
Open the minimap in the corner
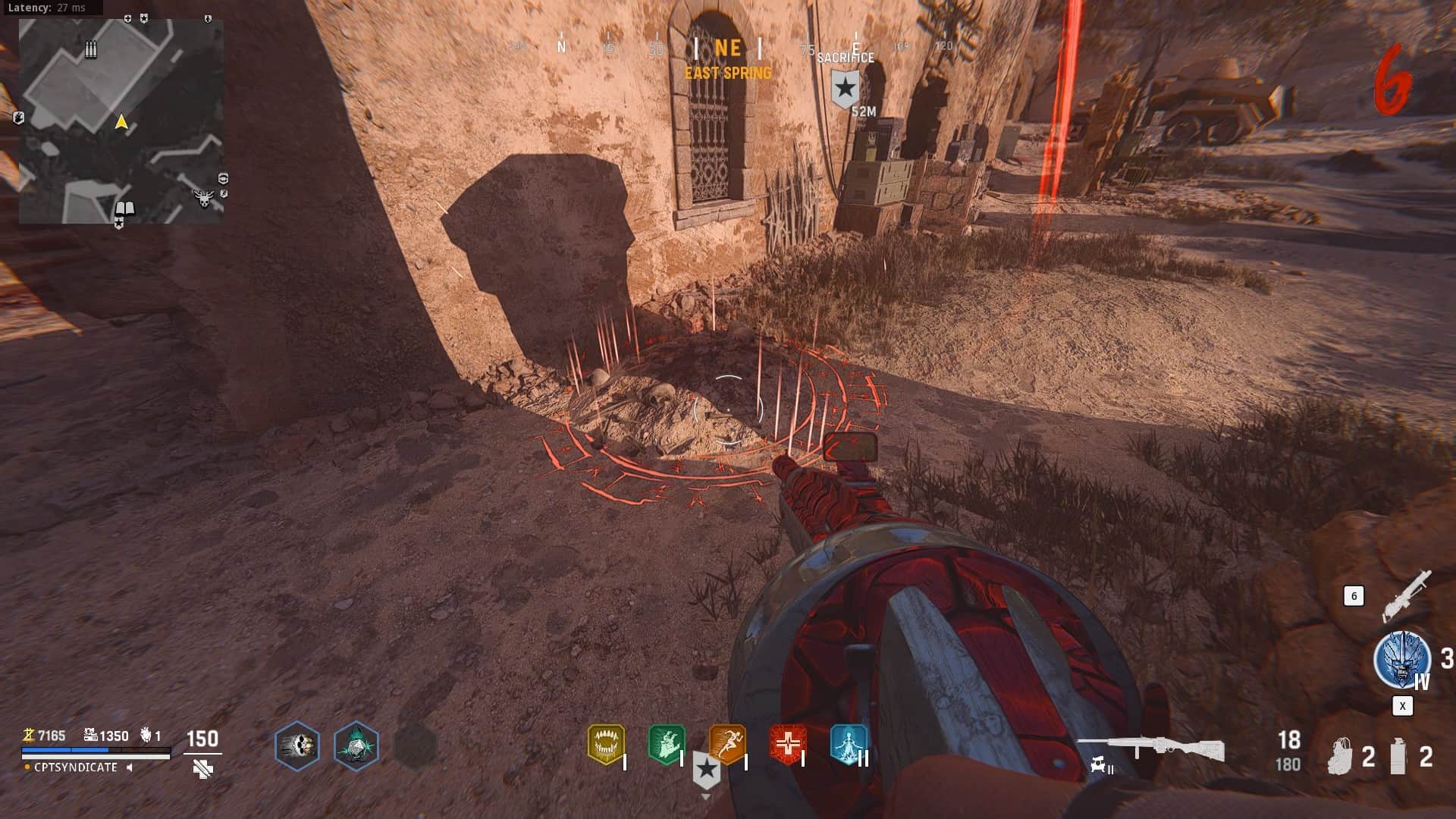pyautogui.click(x=121, y=121)
